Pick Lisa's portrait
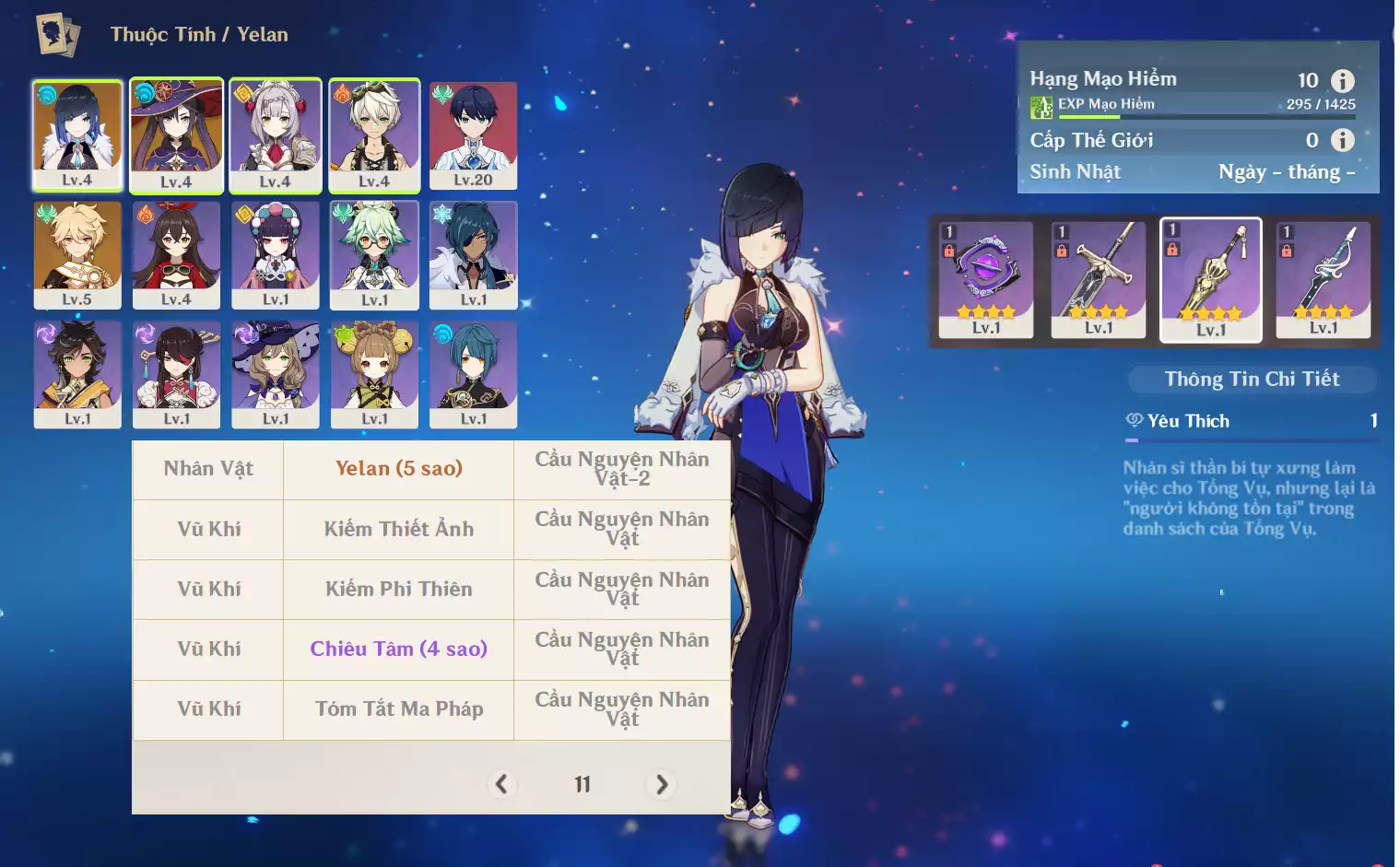 click(276, 373)
